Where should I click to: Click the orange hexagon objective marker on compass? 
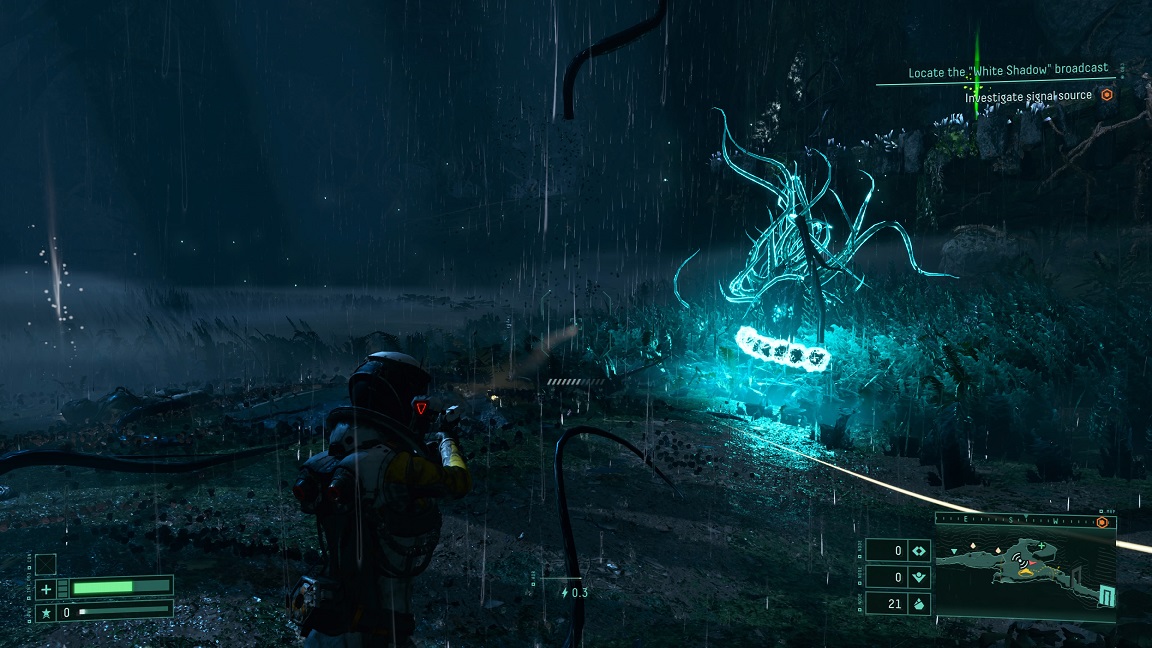coord(1102,522)
